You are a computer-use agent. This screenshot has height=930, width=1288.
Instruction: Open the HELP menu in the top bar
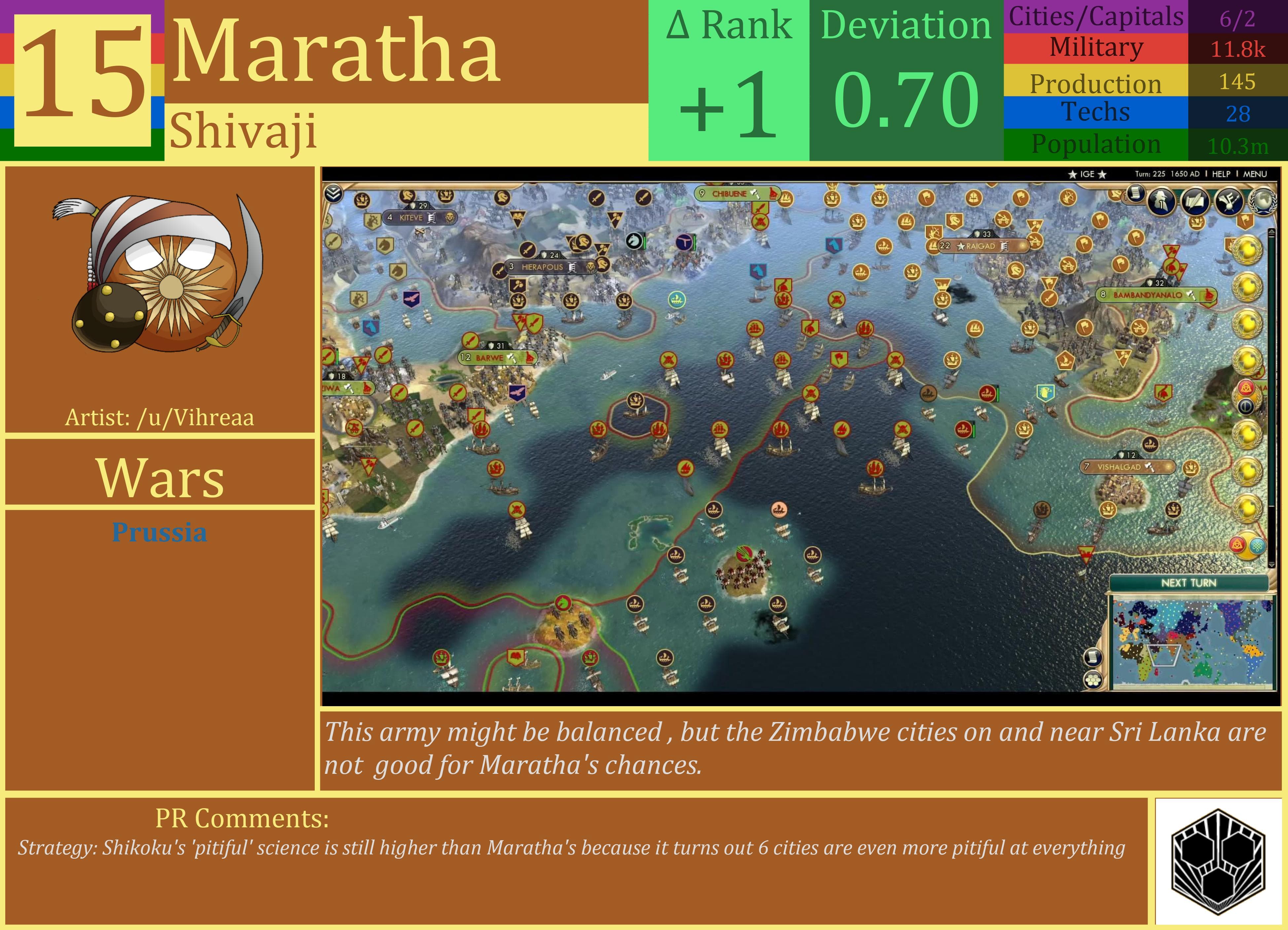click(x=1222, y=174)
